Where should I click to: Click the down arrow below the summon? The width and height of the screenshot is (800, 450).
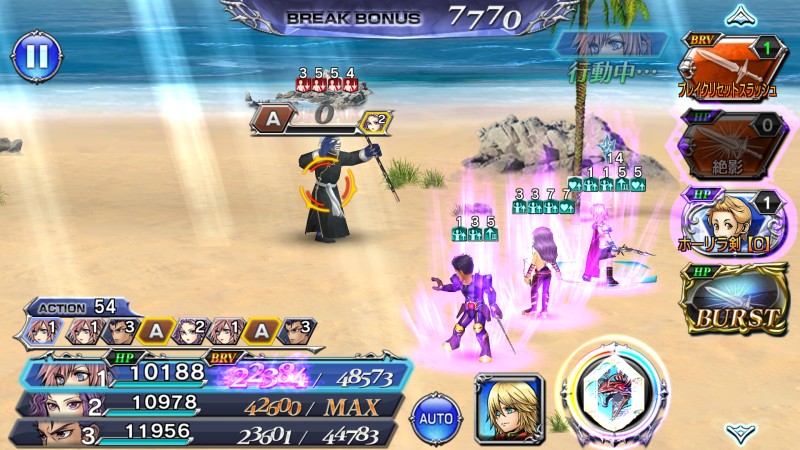[738, 433]
